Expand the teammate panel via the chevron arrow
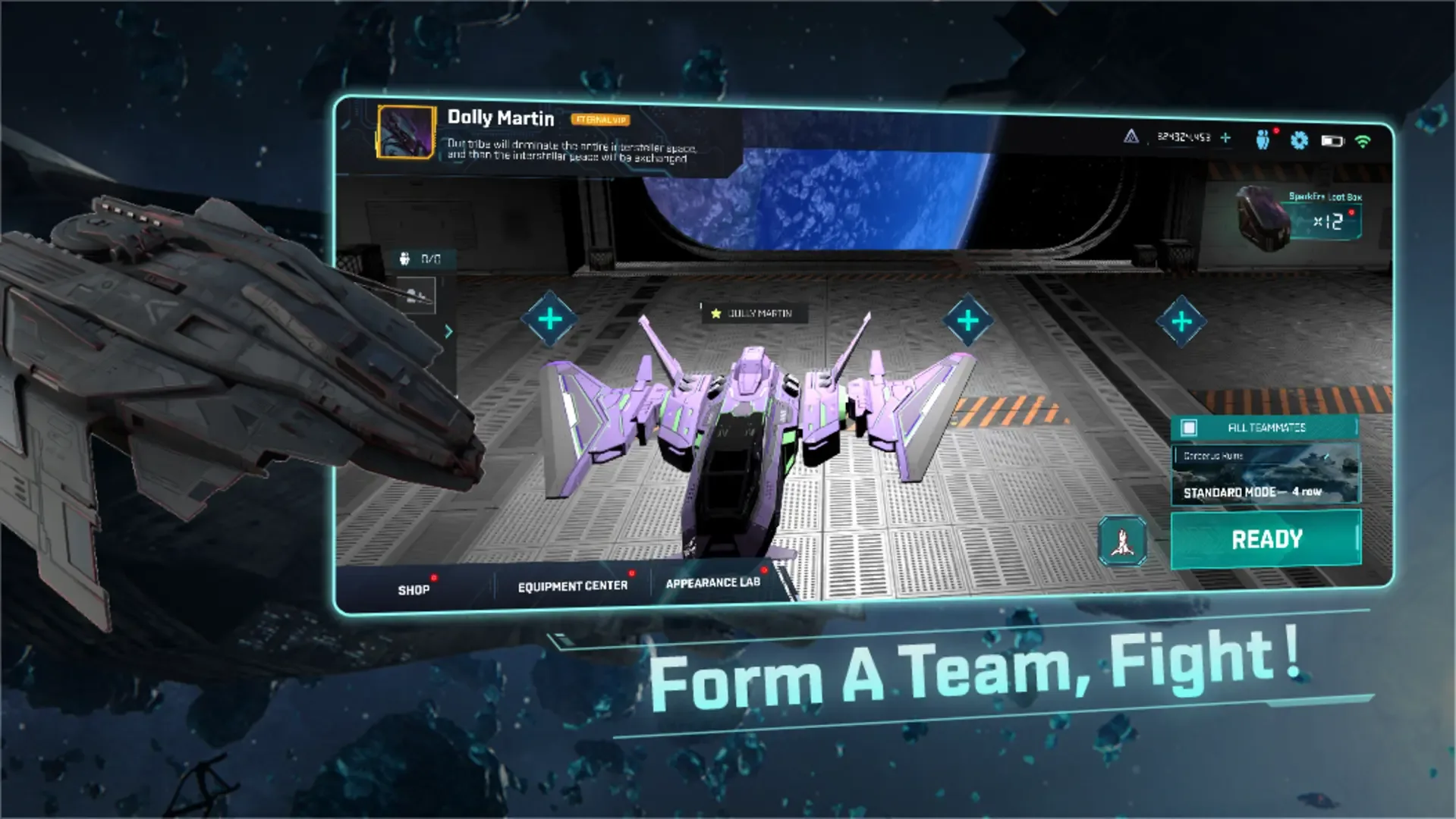The image size is (1456, 819). pos(449,331)
